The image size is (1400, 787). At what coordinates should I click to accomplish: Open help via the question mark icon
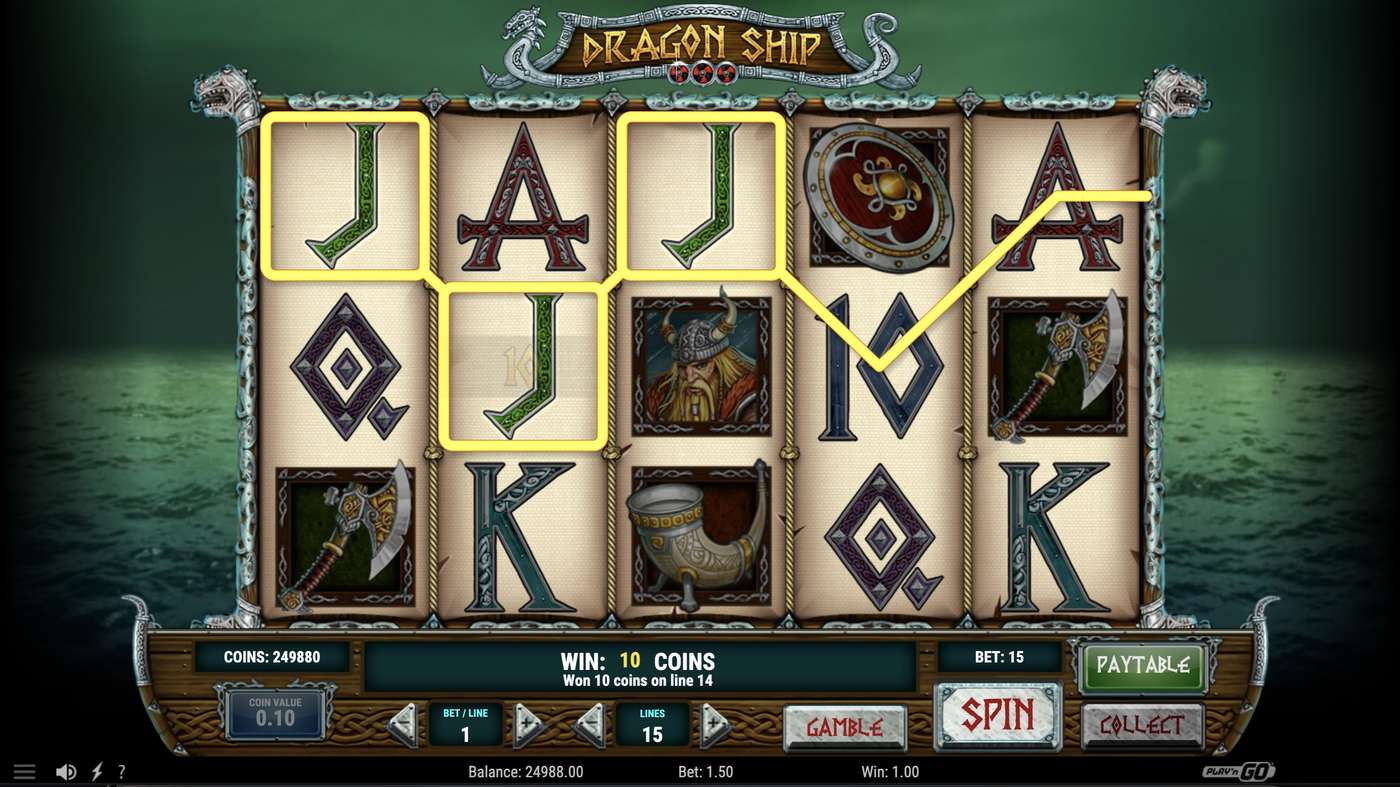[x=122, y=771]
